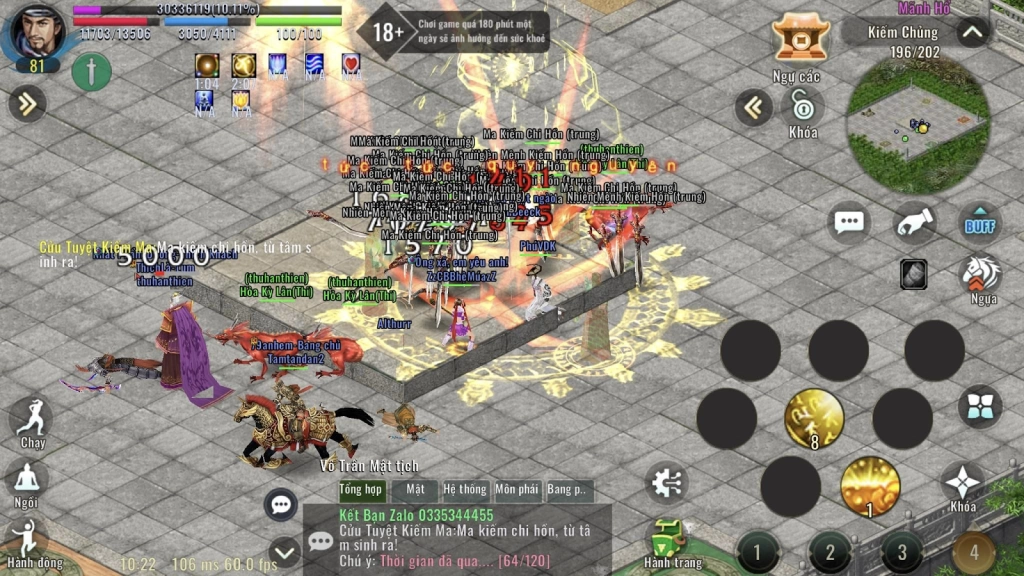
Task: Sit down using the Ngồi button
Action: pos(27,480)
